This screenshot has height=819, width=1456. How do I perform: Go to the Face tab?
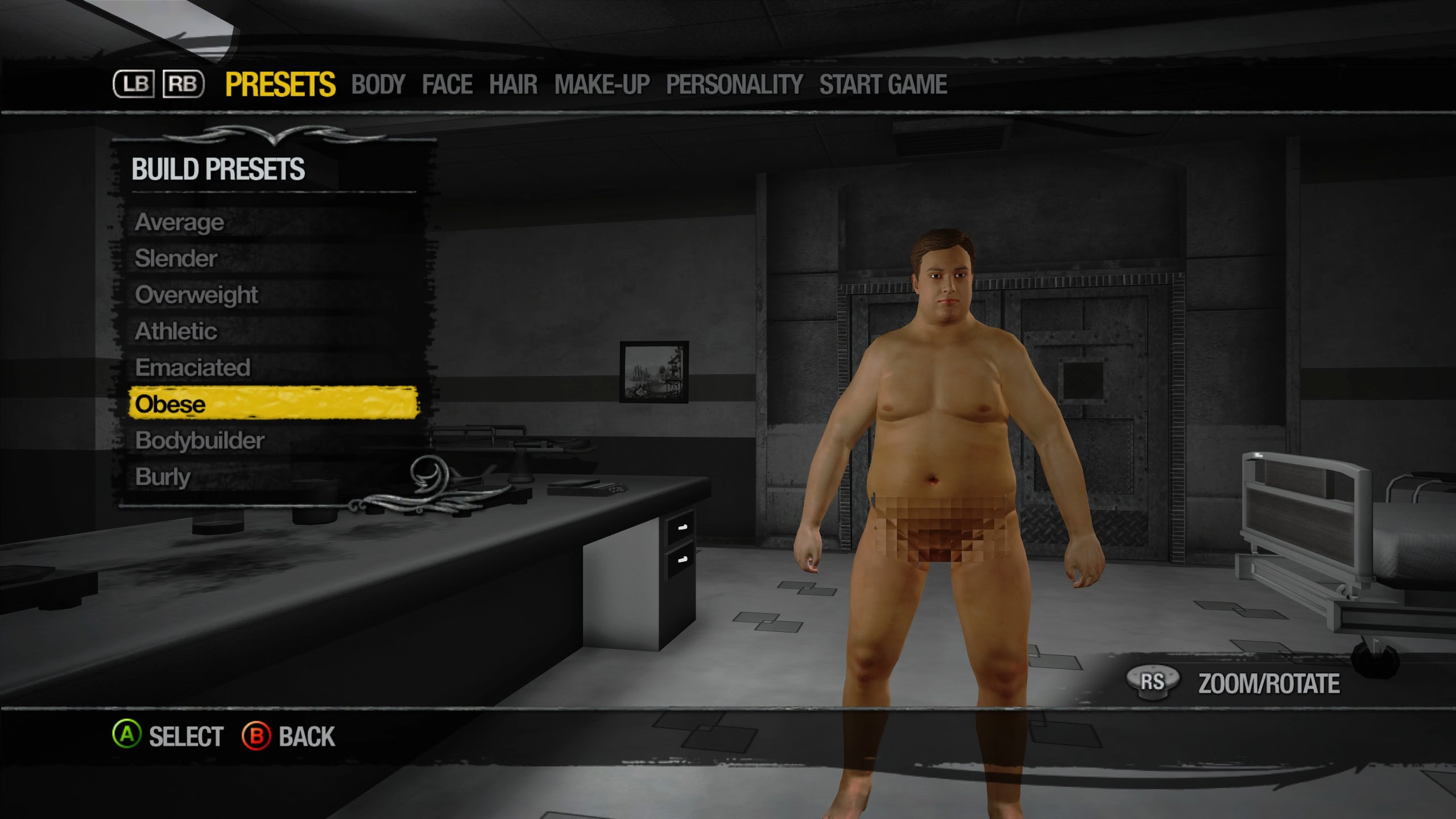(447, 85)
